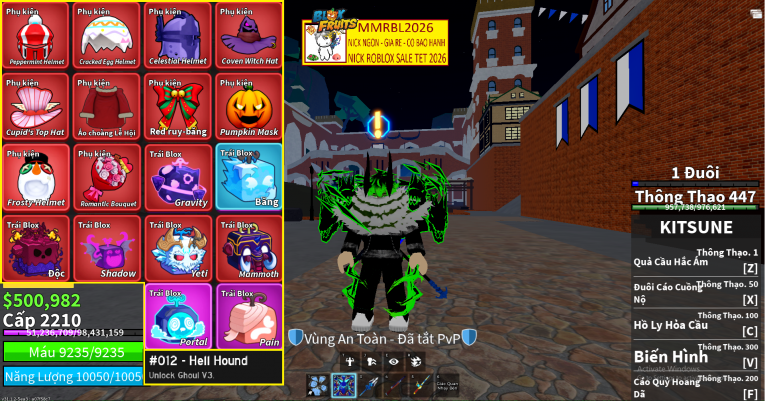765x401 pixels.
Task: Select the Romantic Bouquet slot
Action: click(107, 178)
